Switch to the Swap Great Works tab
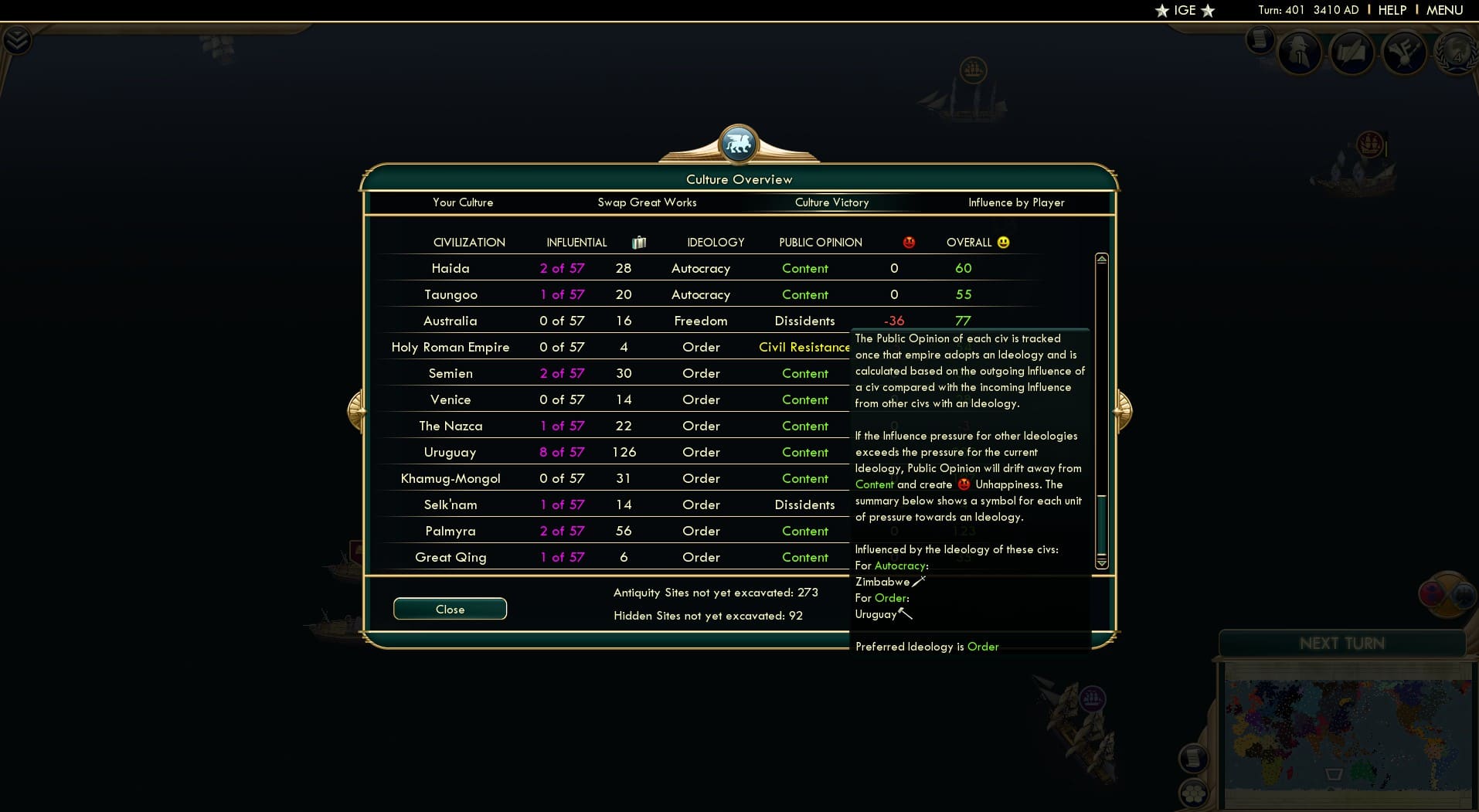The image size is (1479, 812). click(648, 202)
